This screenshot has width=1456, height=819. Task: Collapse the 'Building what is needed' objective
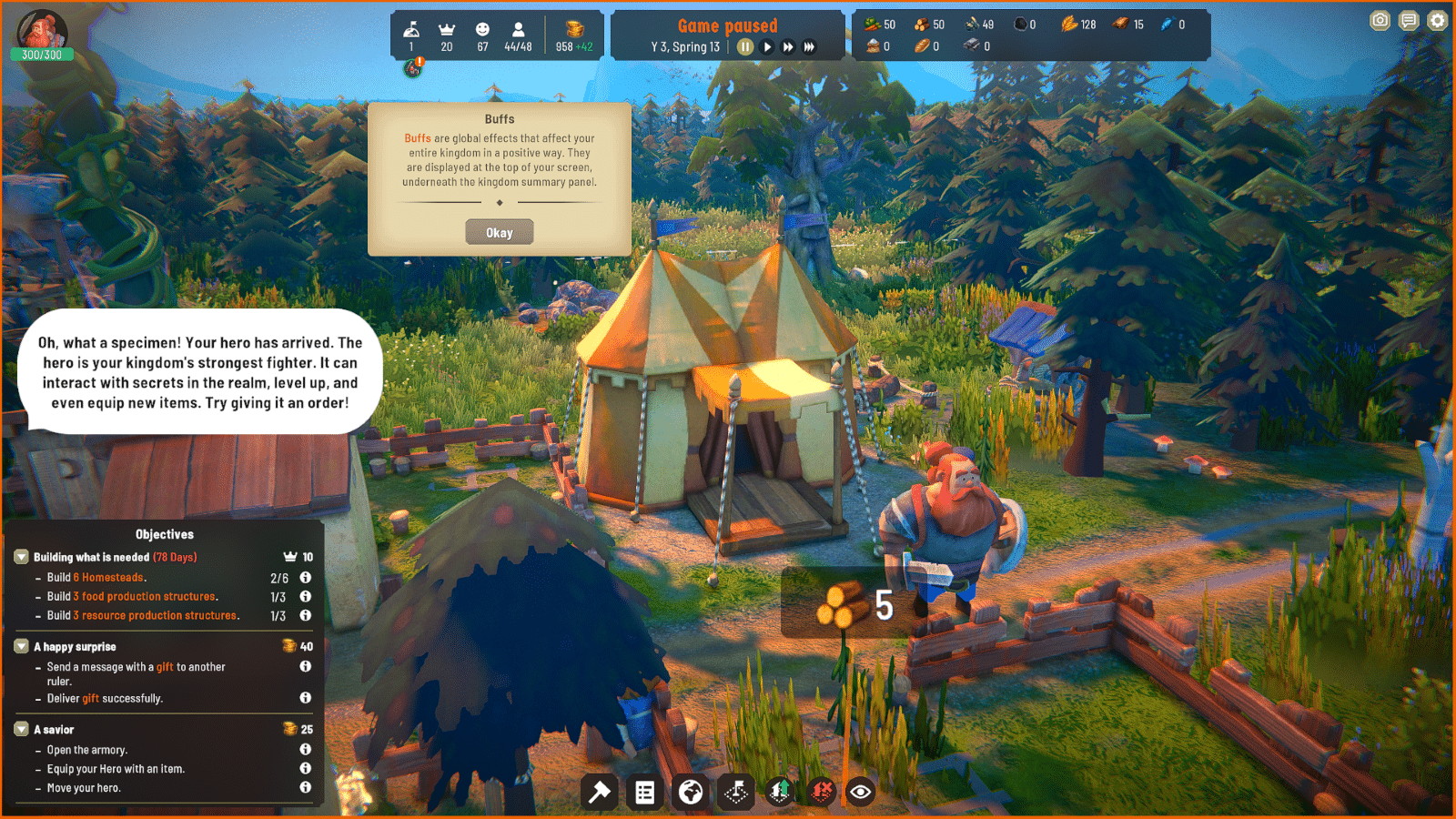(21, 556)
